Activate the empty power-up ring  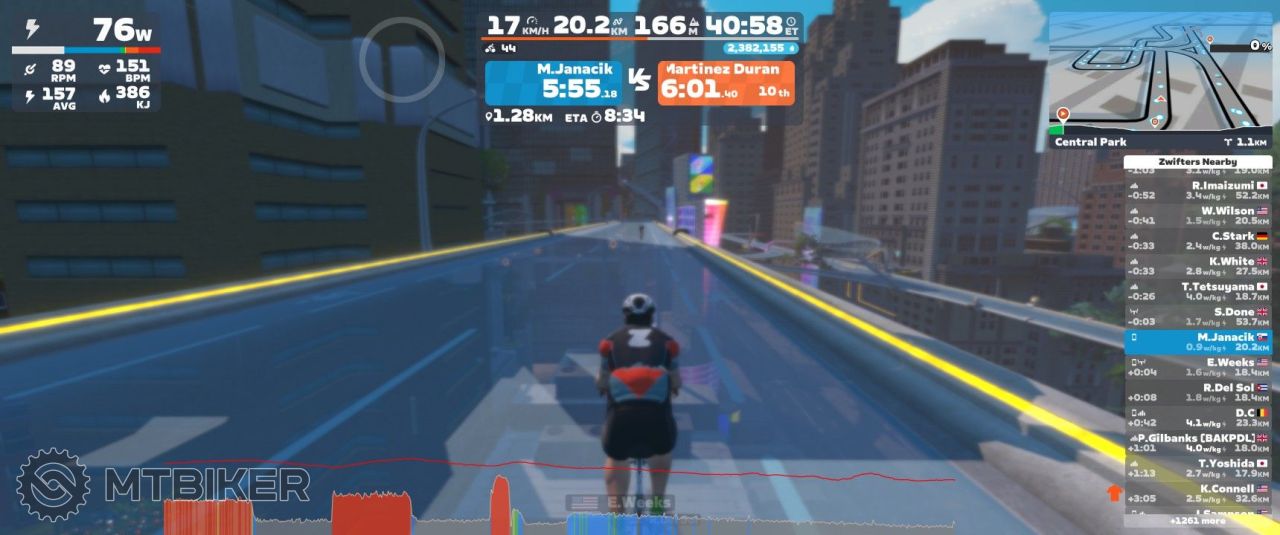[402, 58]
